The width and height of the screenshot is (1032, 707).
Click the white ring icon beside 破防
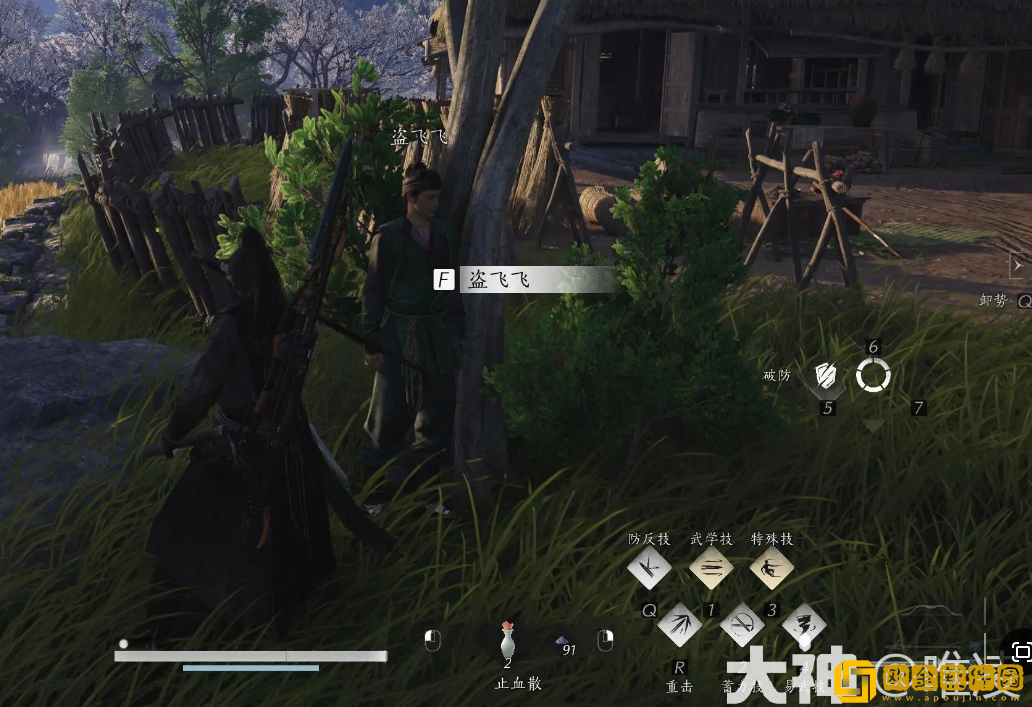(873, 376)
